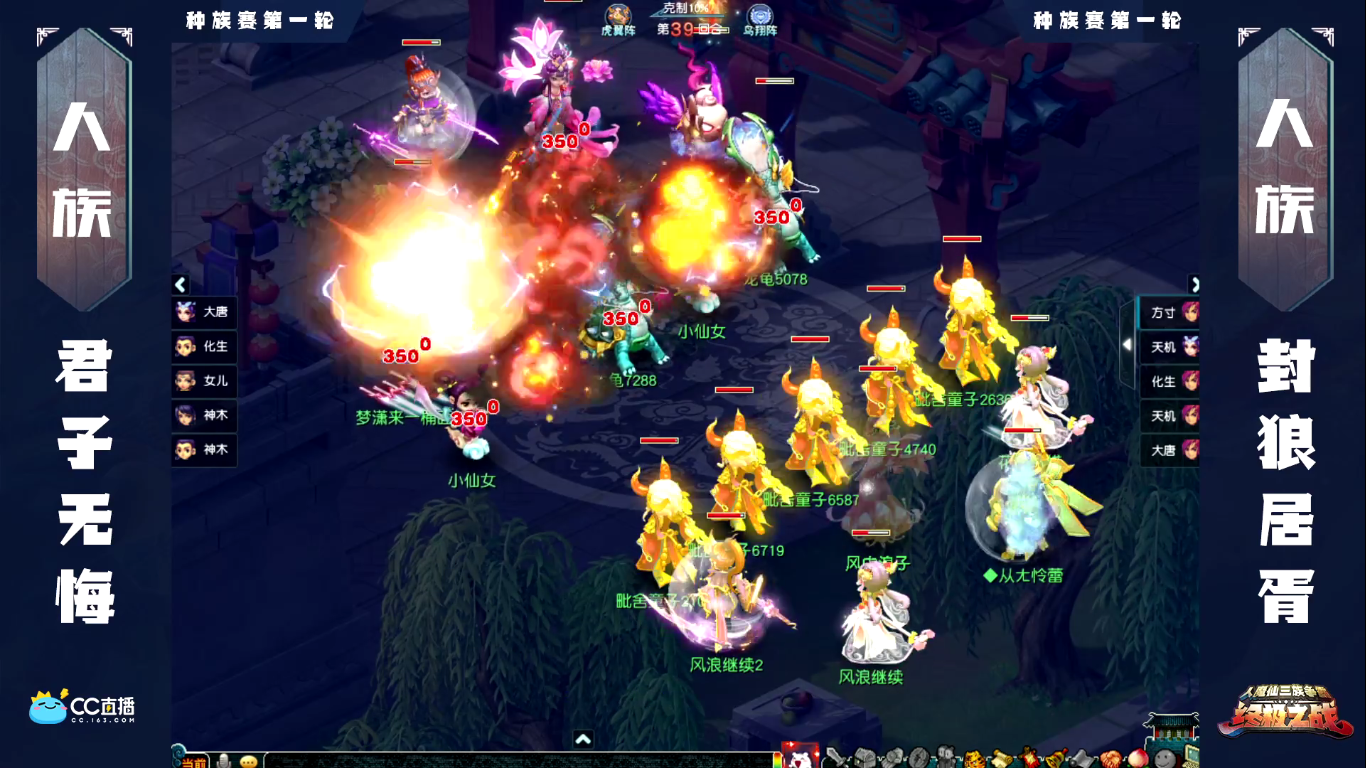This screenshot has height=768, width=1366.
Task: Open the speech bubble emoji icon
Action: tap(248, 761)
